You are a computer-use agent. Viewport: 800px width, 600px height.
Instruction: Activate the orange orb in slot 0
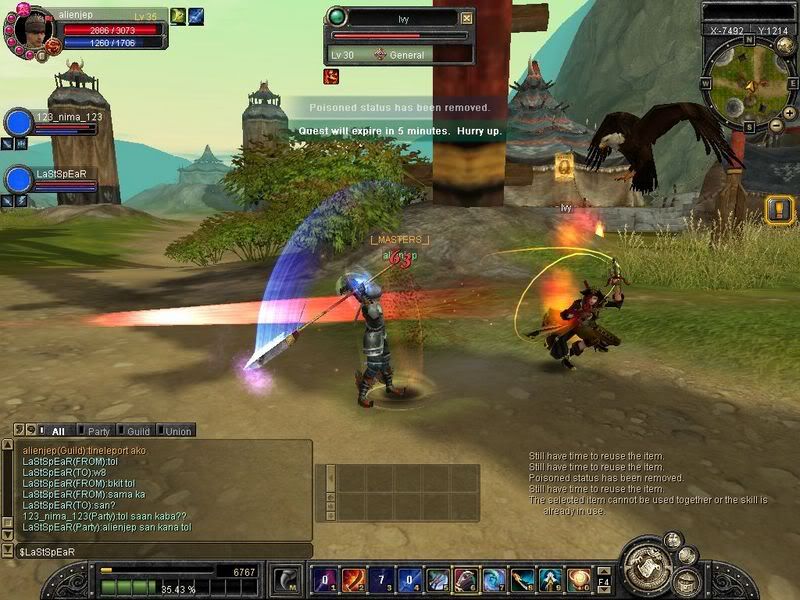[578, 580]
